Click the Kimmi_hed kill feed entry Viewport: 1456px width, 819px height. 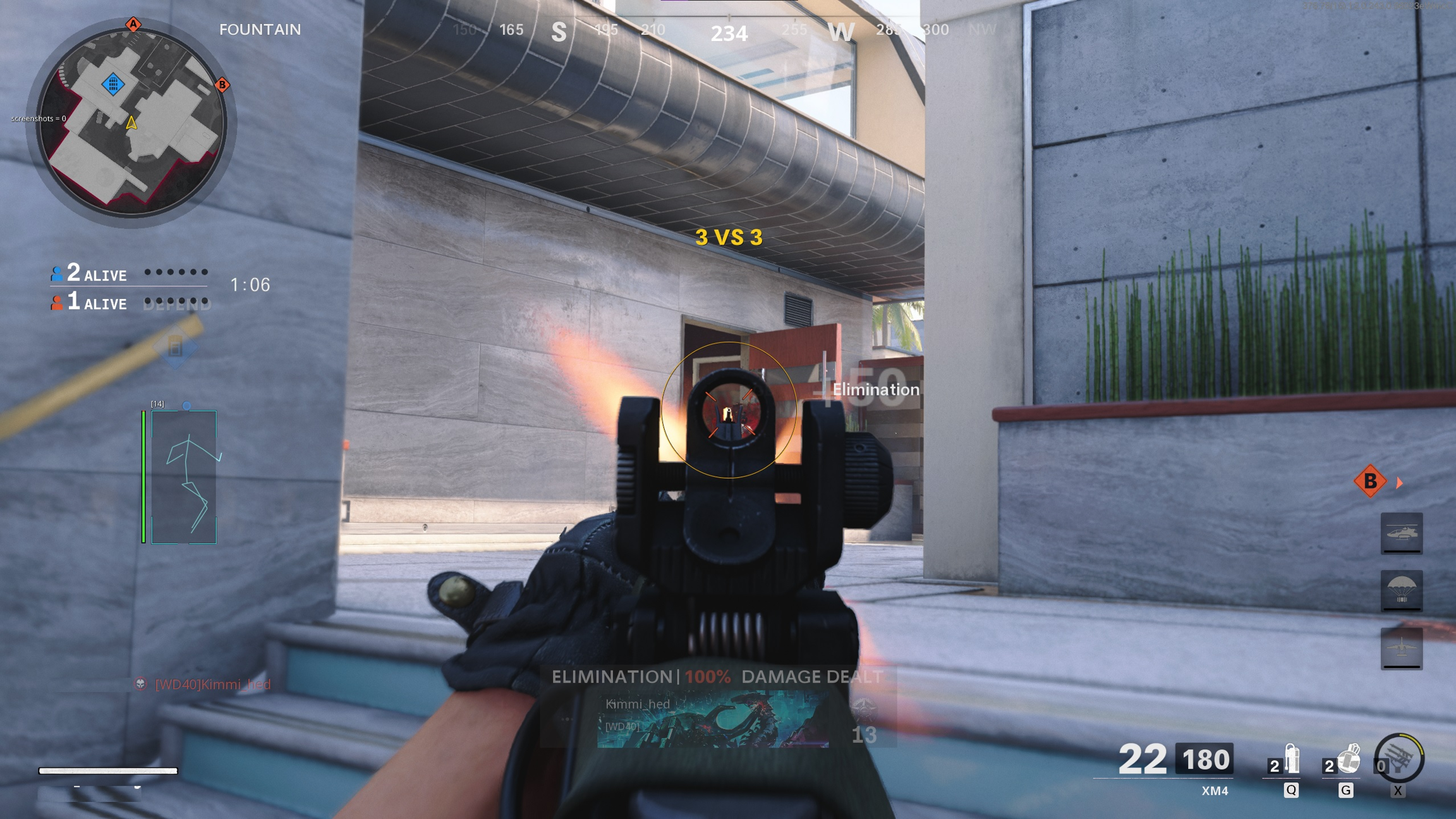click(x=212, y=684)
